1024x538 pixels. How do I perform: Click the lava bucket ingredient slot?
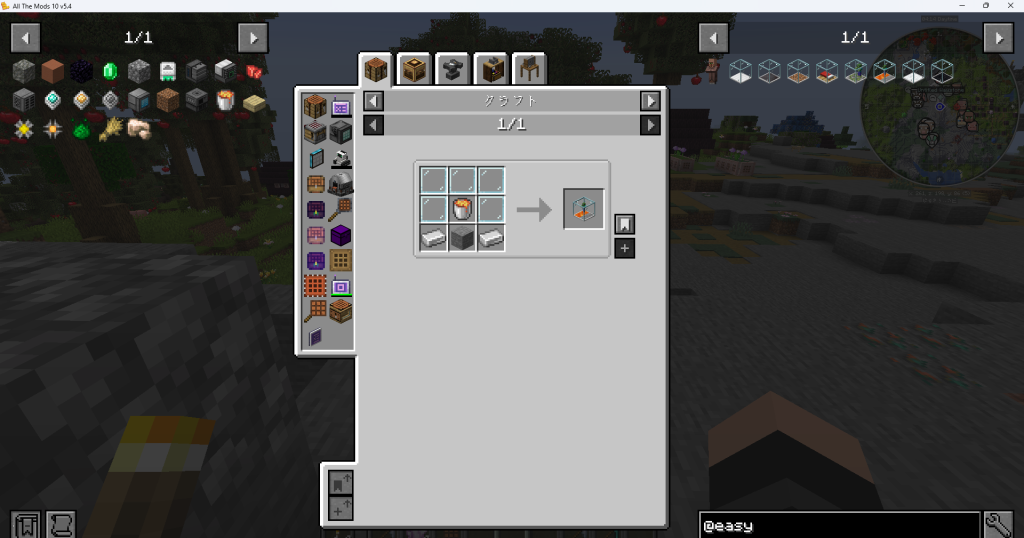point(462,209)
